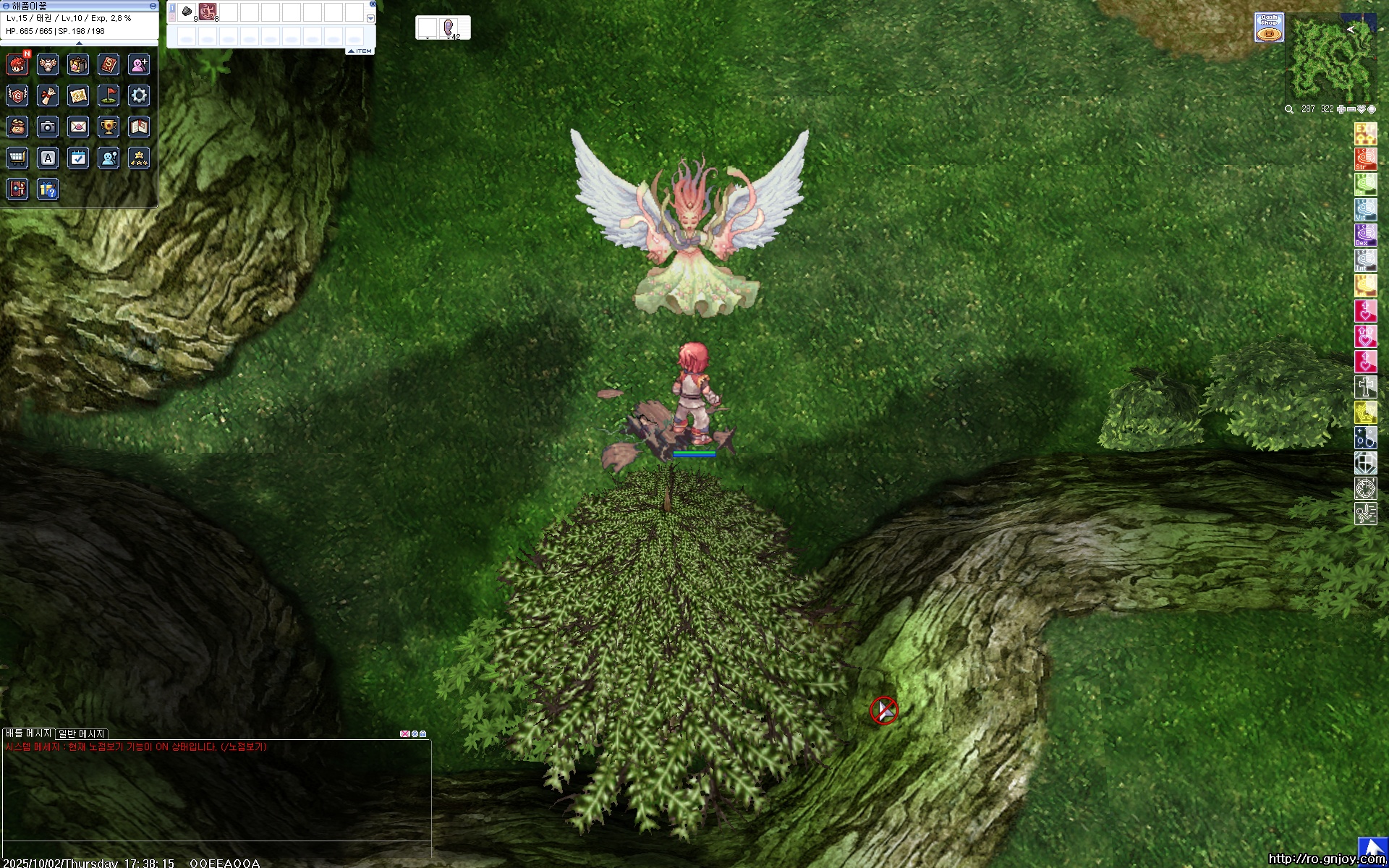Open the shopping cart icon
The image size is (1389, 868).
tap(17, 158)
